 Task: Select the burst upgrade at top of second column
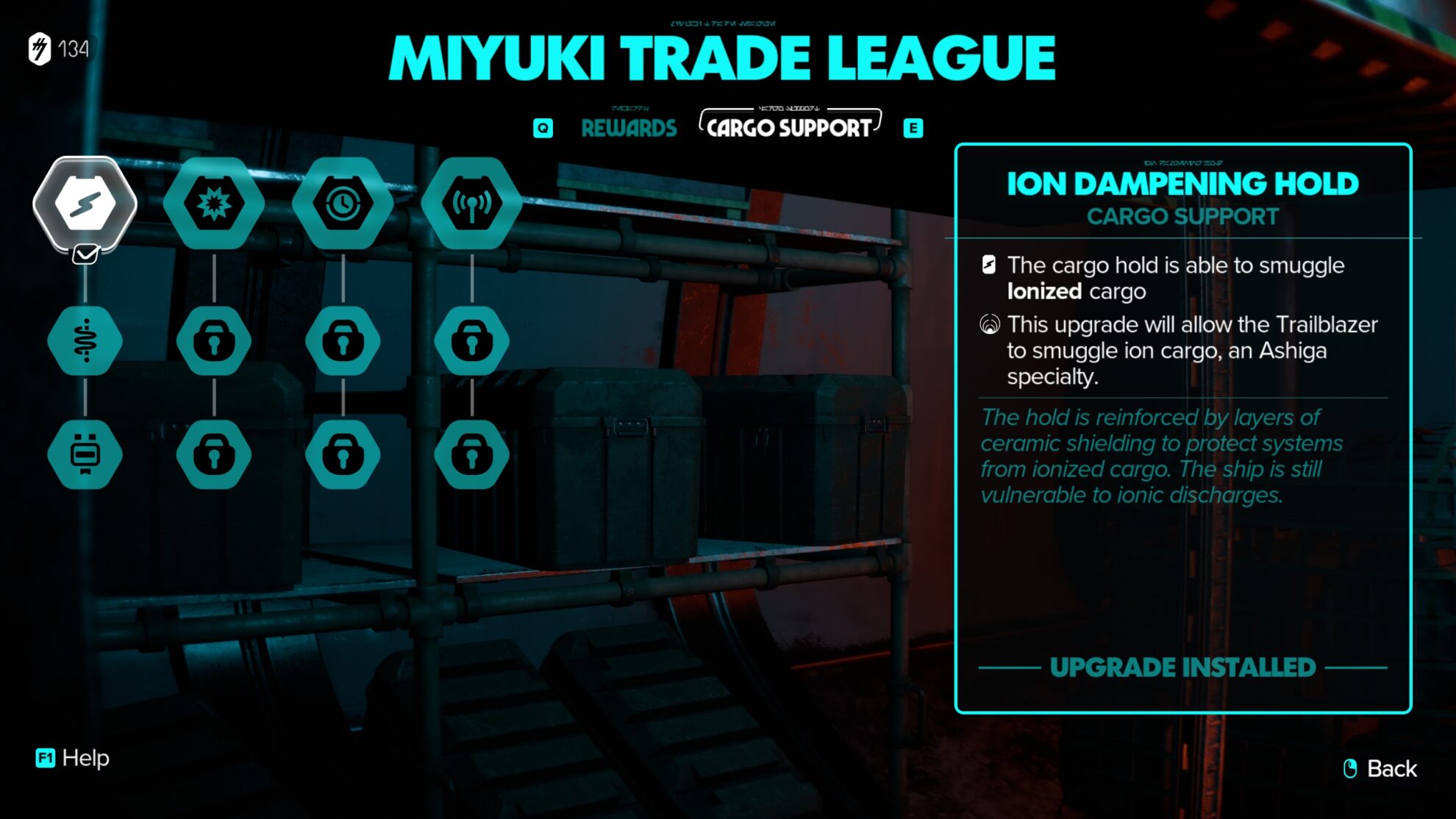(x=214, y=204)
